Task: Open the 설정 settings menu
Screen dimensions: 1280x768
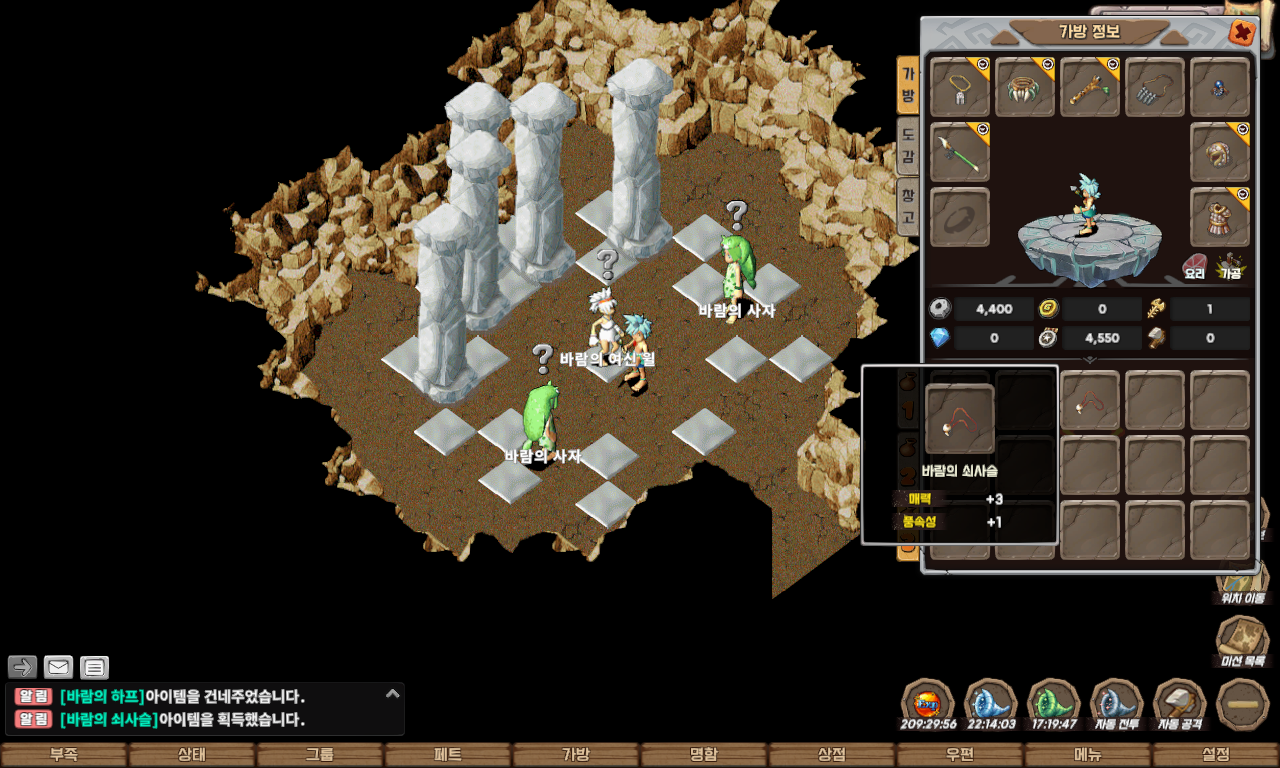Action: 1216,755
